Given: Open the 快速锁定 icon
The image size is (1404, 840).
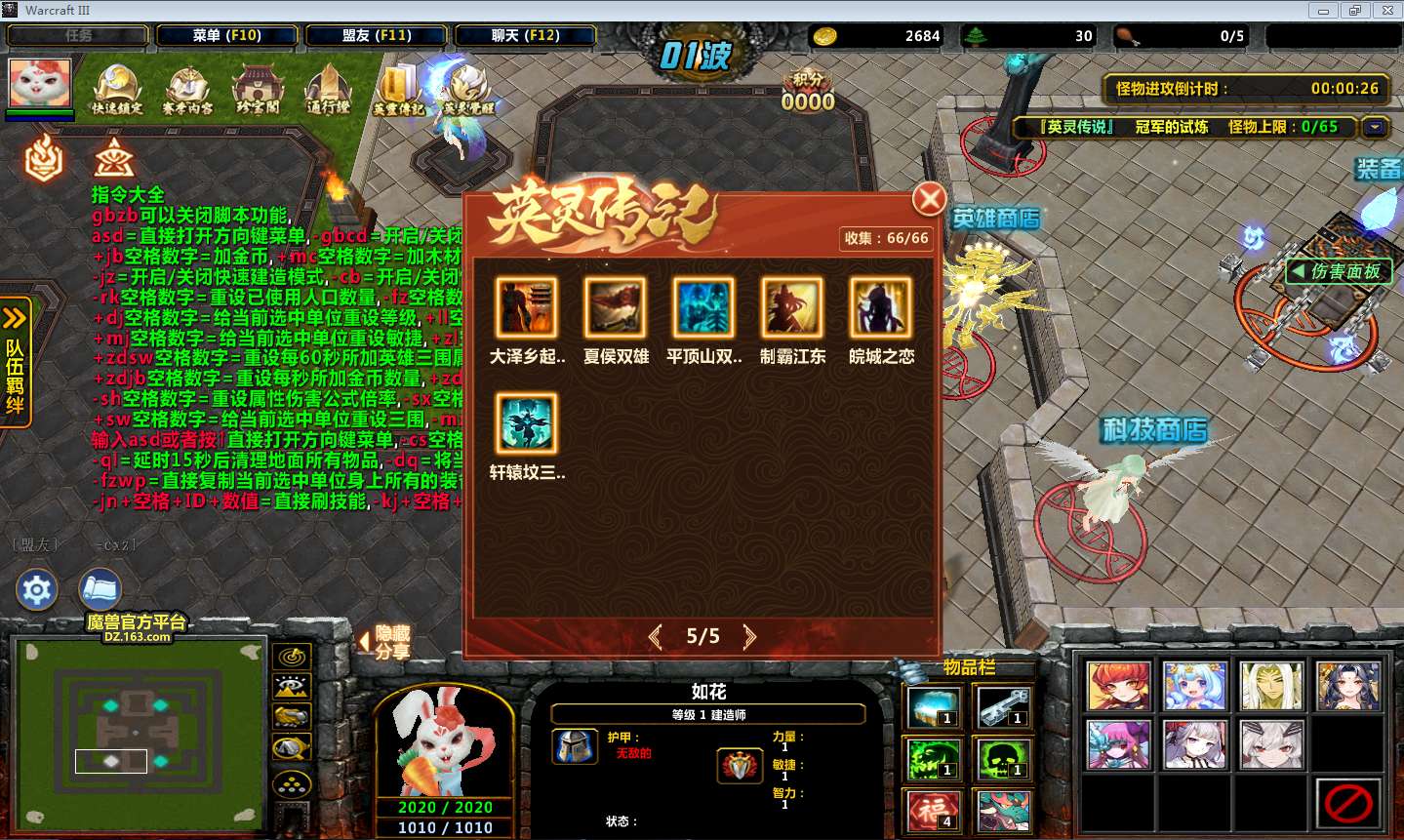Looking at the screenshot, I should [x=117, y=90].
